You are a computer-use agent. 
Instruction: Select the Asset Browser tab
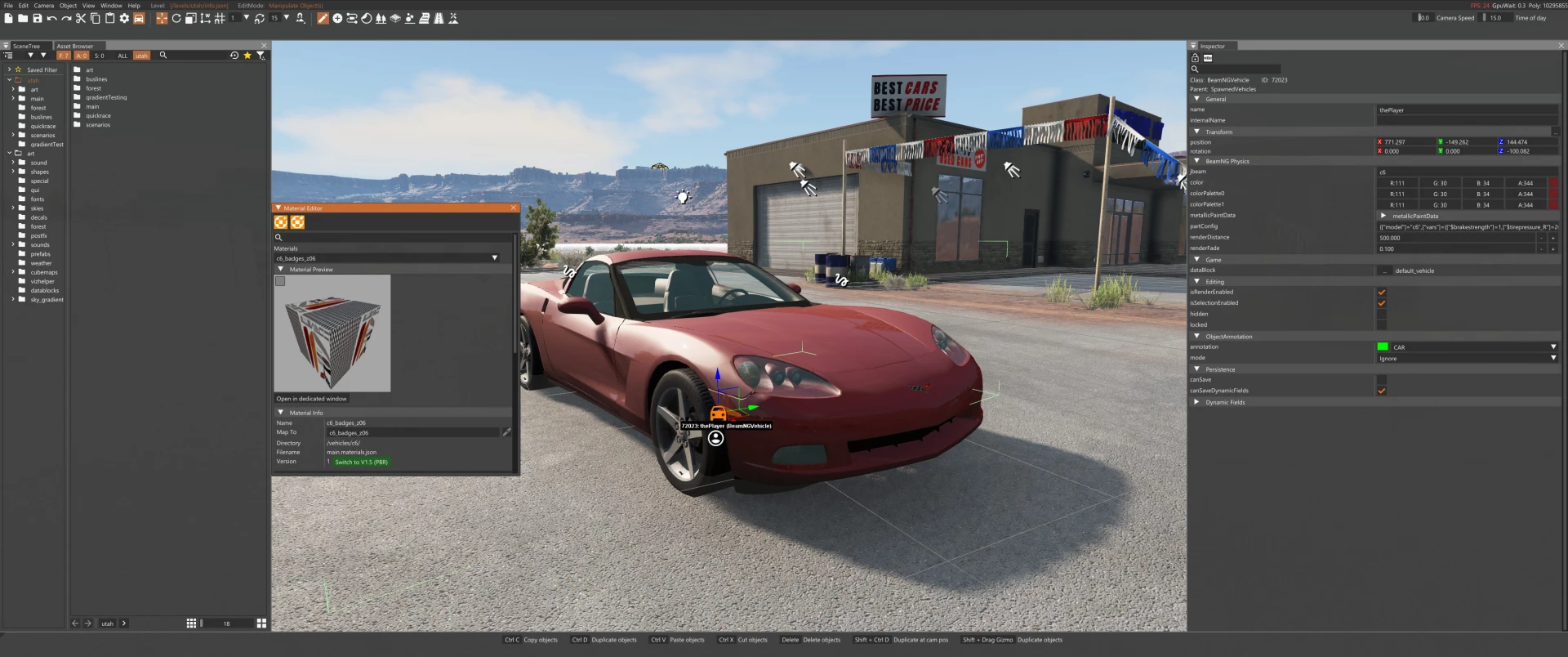(75, 46)
